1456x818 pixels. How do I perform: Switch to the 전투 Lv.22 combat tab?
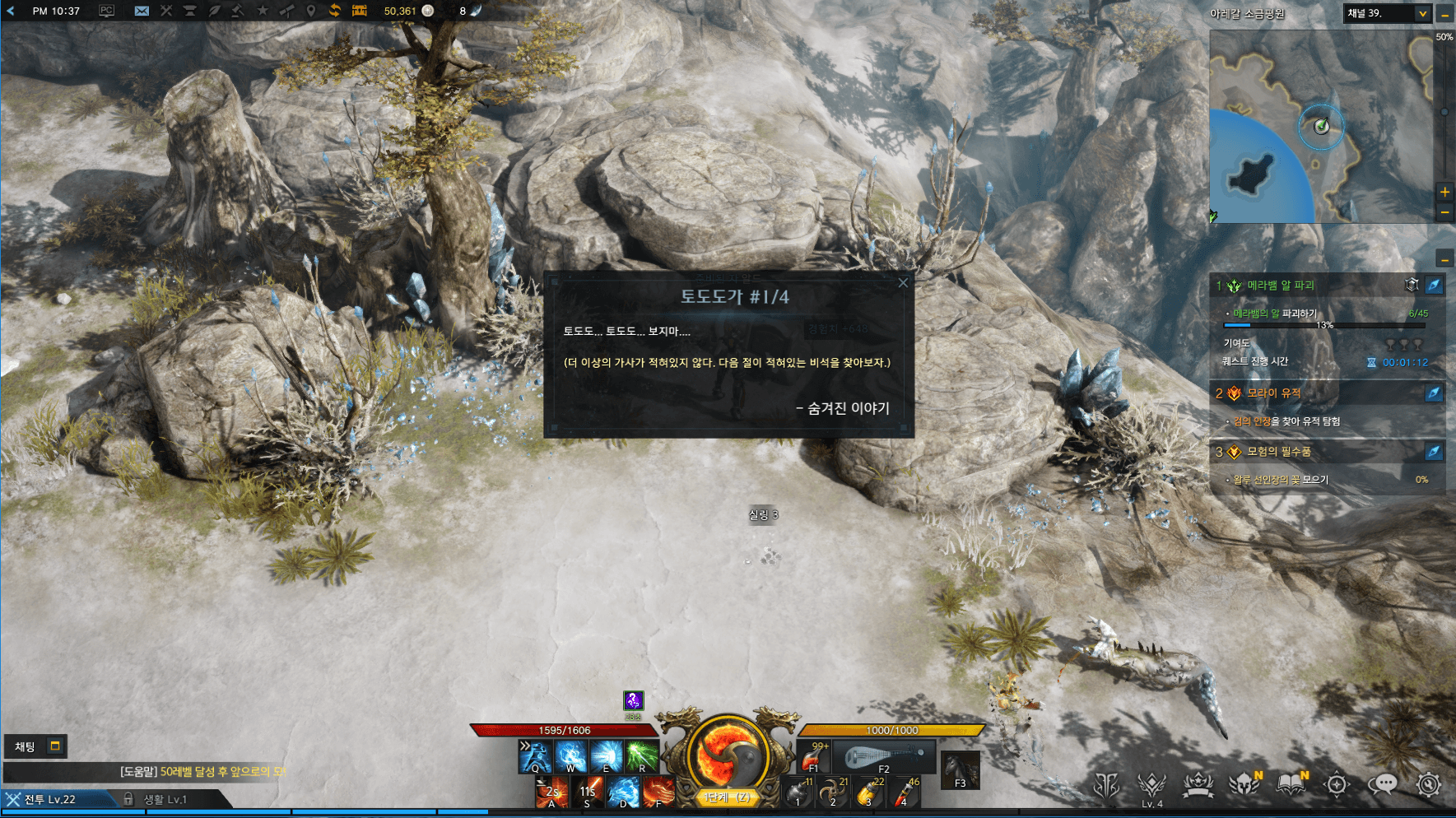[49, 799]
